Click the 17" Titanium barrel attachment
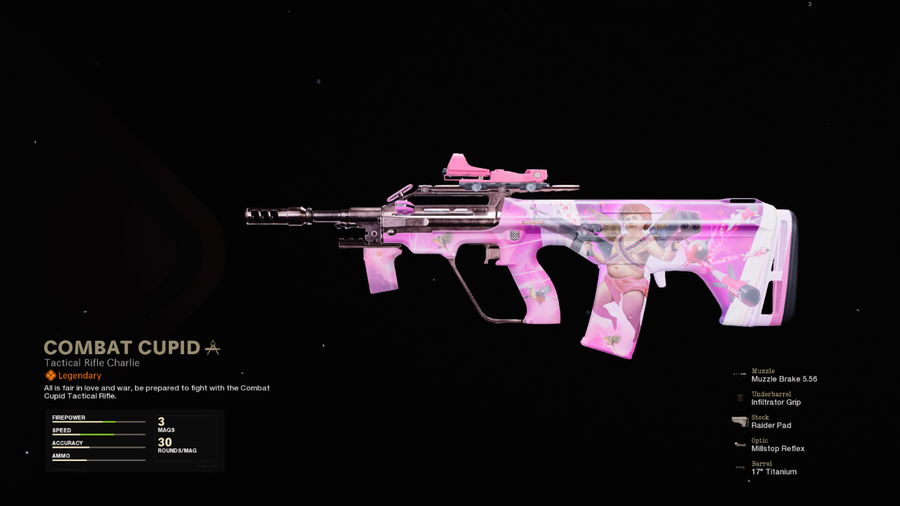This screenshot has width=900, height=506. (x=773, y=471)
